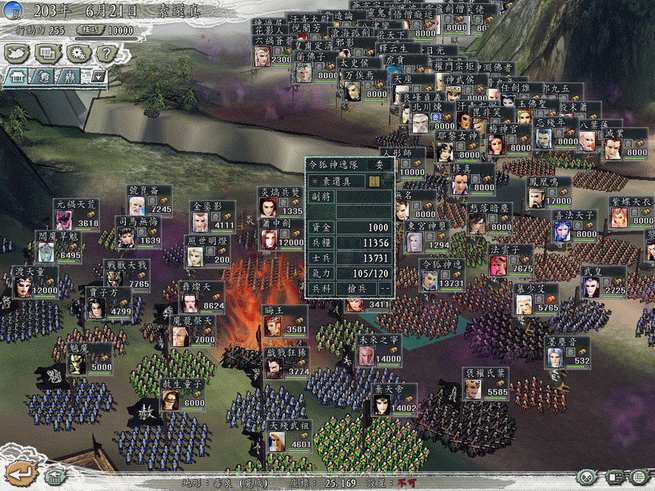This screenshot has width=655, height=491.
Task: Collapse the toolbar with the down arrow
Action: click(x=98, y=74)
